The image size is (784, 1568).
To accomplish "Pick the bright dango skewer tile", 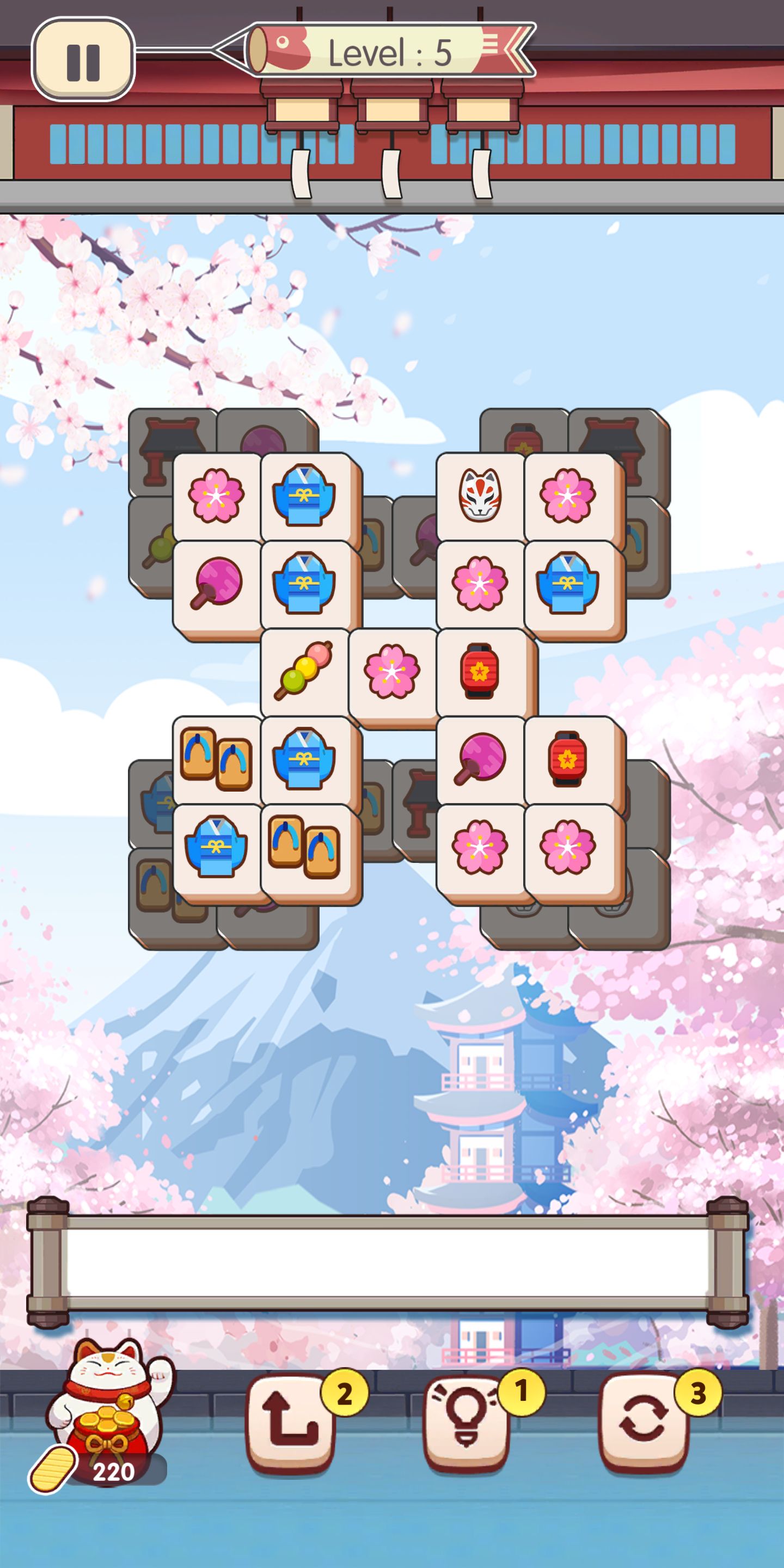I will coord(304,671).
